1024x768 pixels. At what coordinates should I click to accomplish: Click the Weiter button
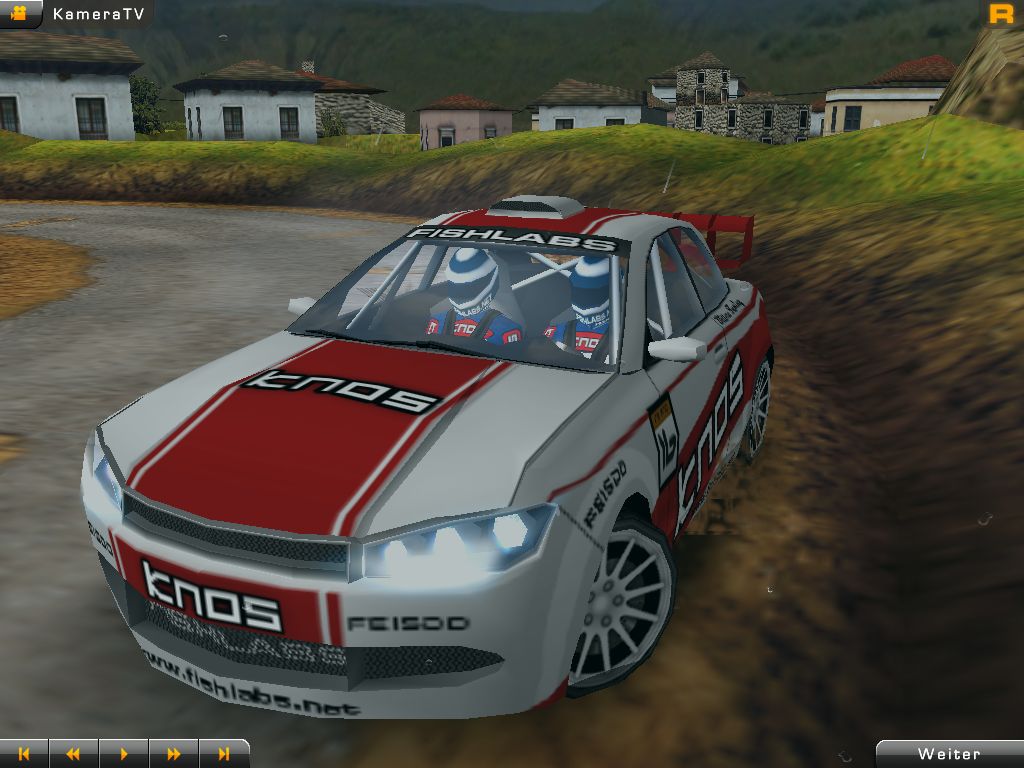tap(950, 754)
